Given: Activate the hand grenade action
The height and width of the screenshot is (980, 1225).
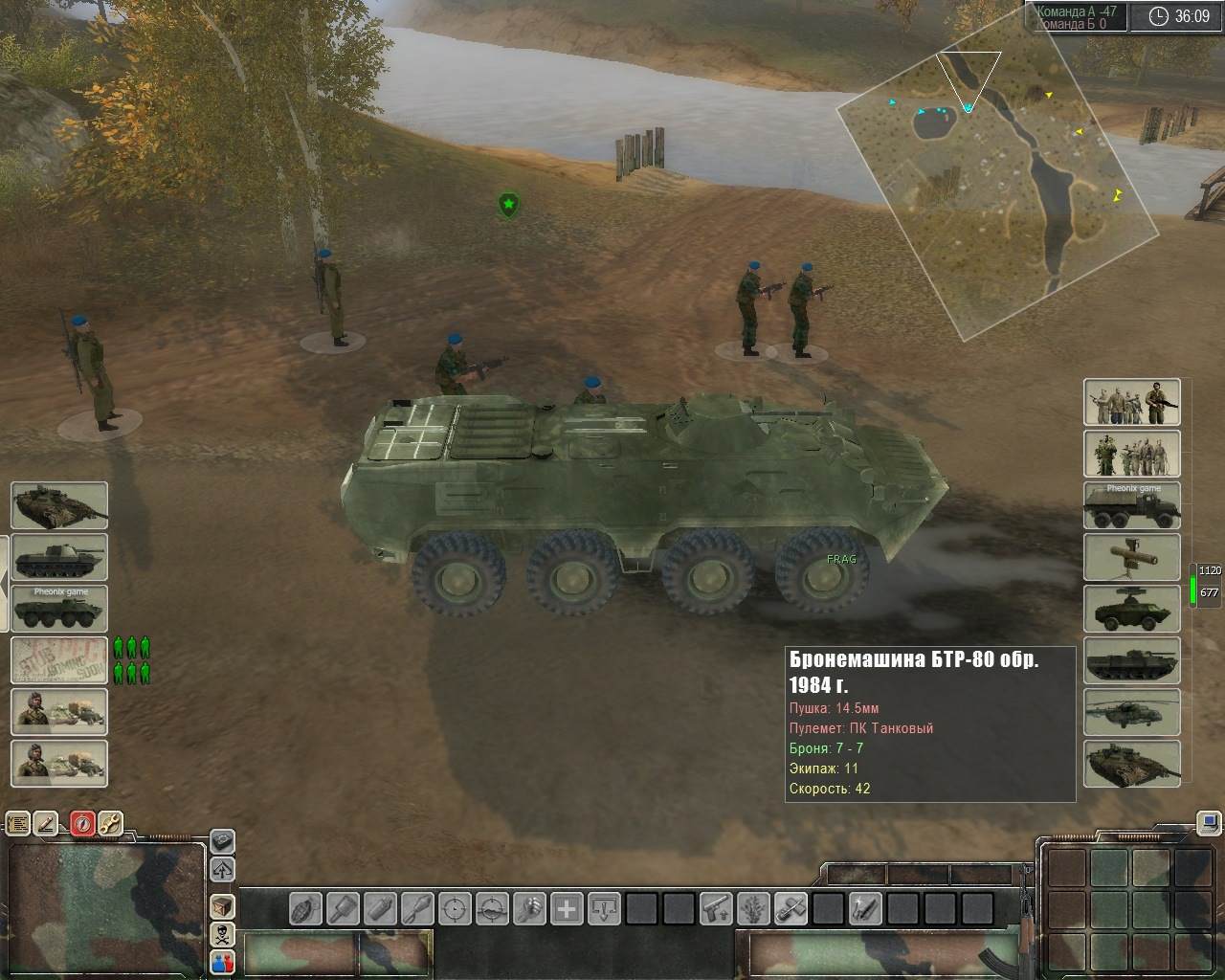Looking at the screenshot, I should (306, 907).
